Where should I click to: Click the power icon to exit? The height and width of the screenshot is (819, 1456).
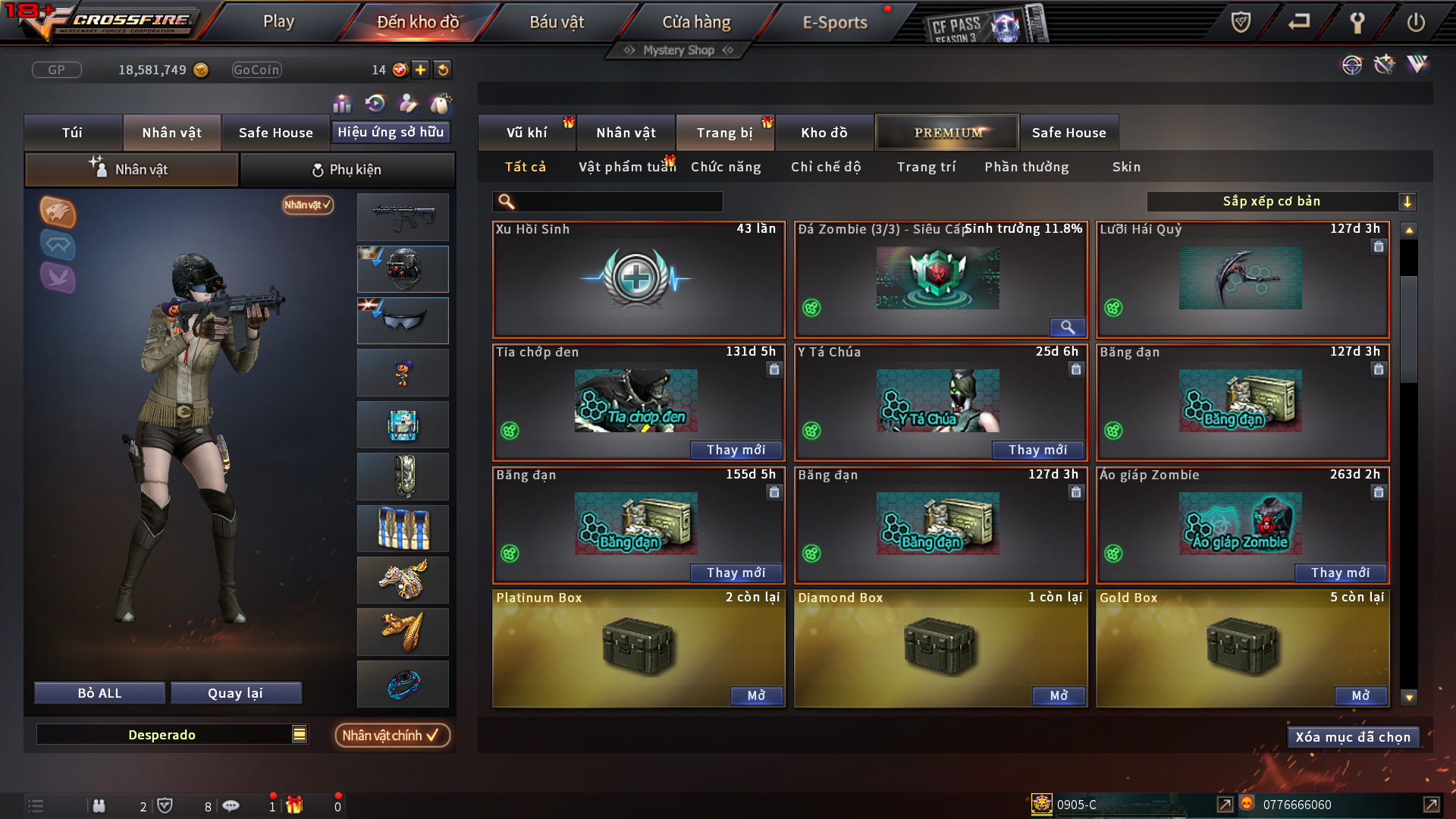[x=1415, y=22]
